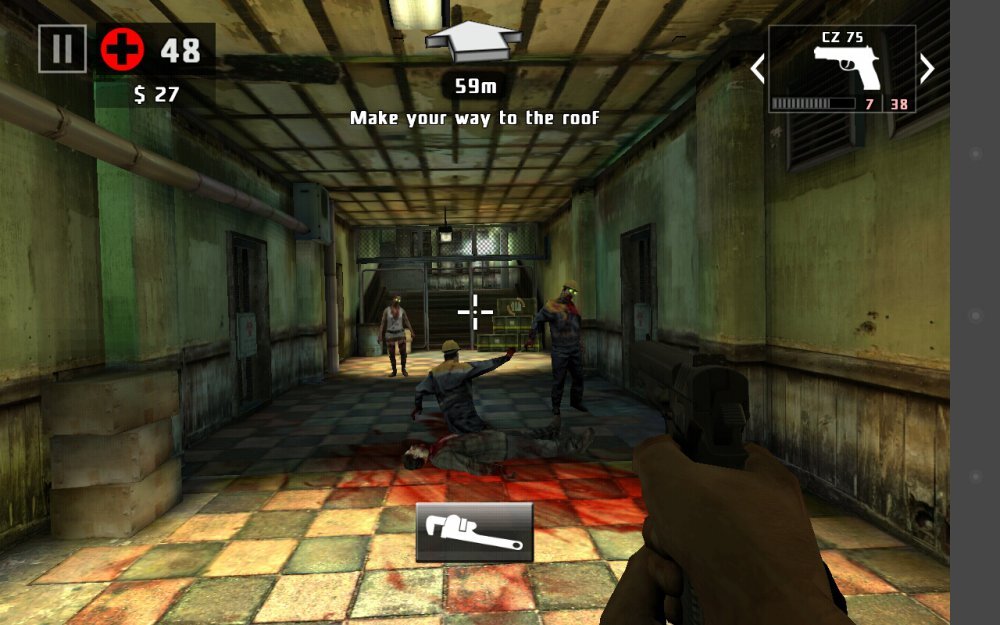Pause the game
Viewport: 1000px width, 625px height.
[x=62, y=48]
